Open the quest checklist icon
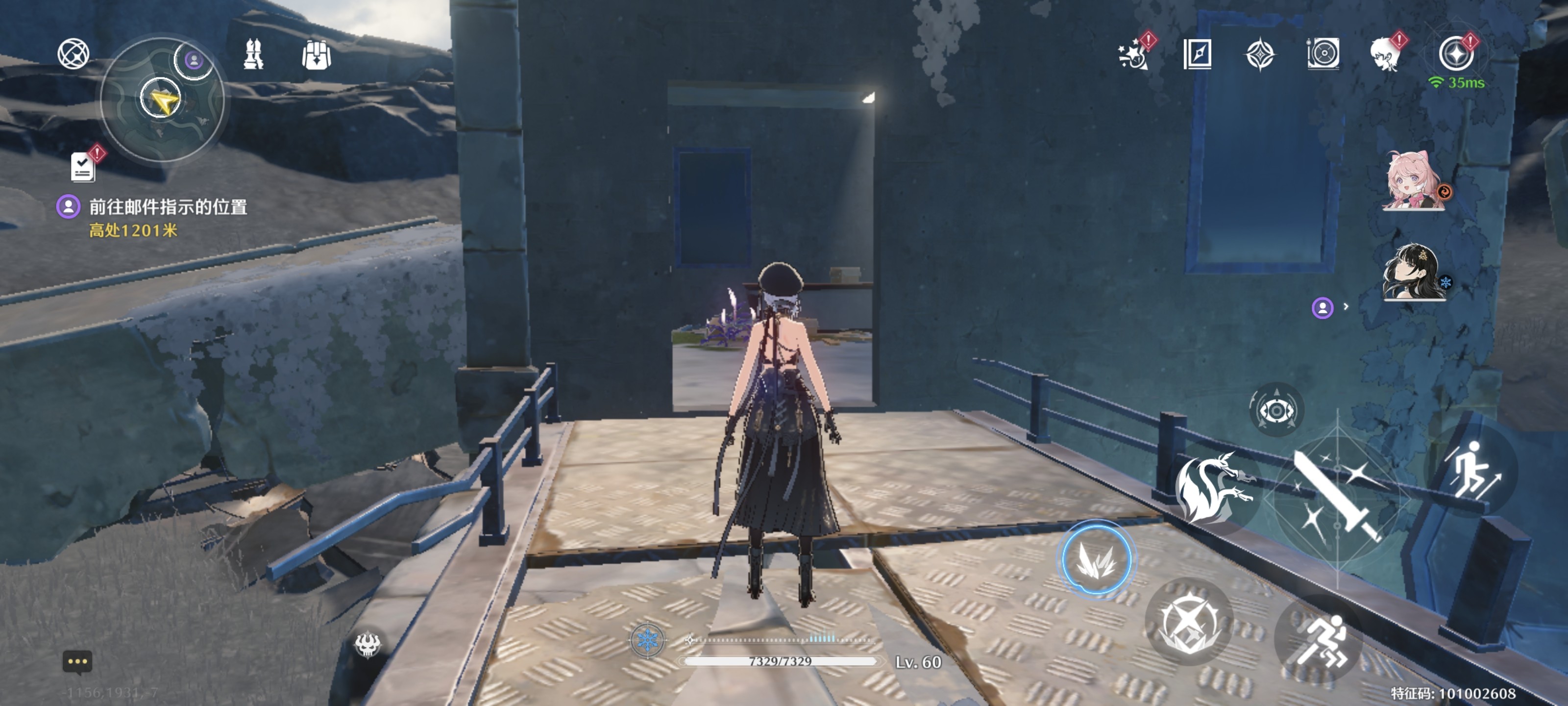 tap(83, 166)
